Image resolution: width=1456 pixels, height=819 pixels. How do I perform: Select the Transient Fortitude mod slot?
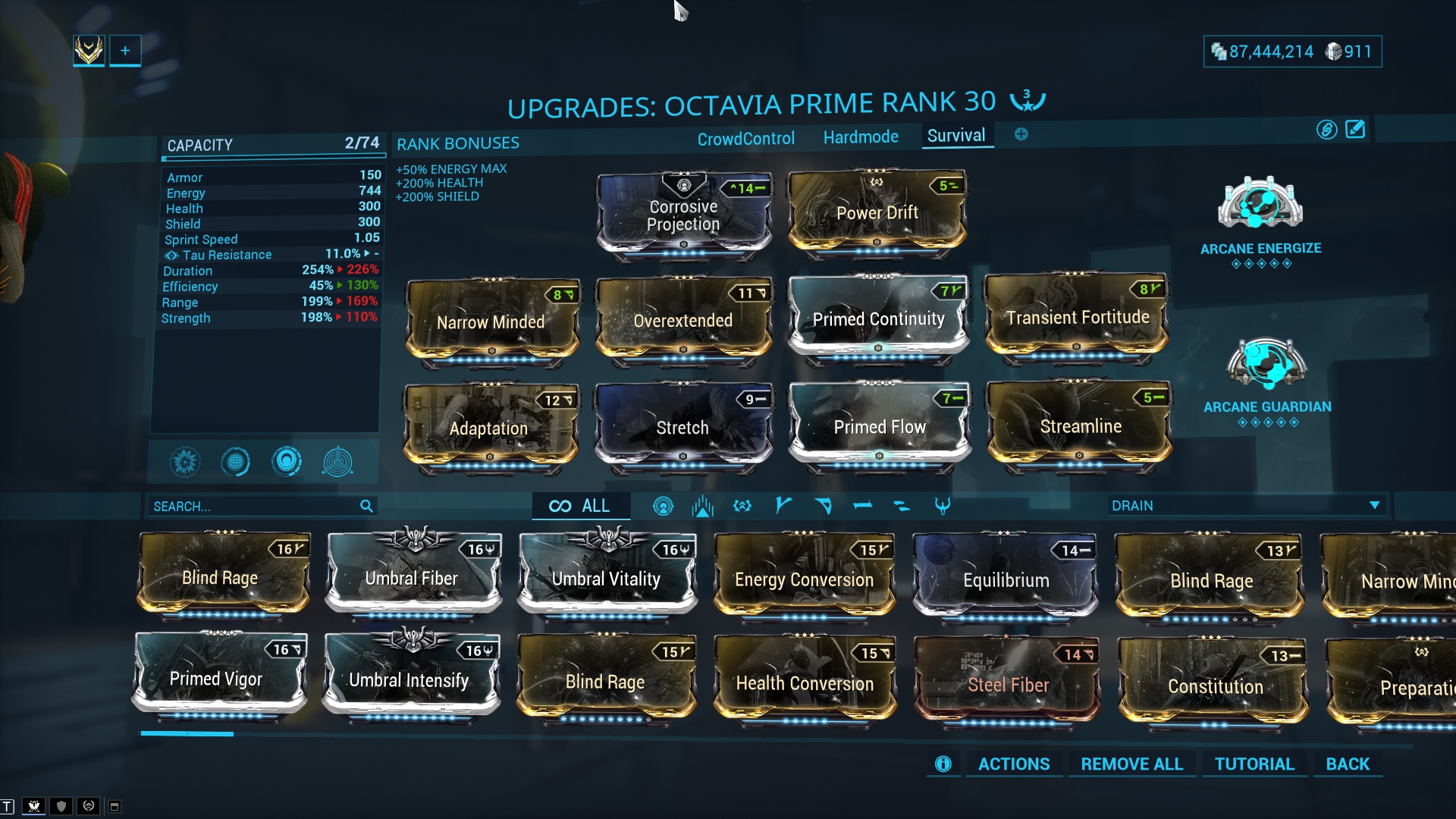point(1077,318)
